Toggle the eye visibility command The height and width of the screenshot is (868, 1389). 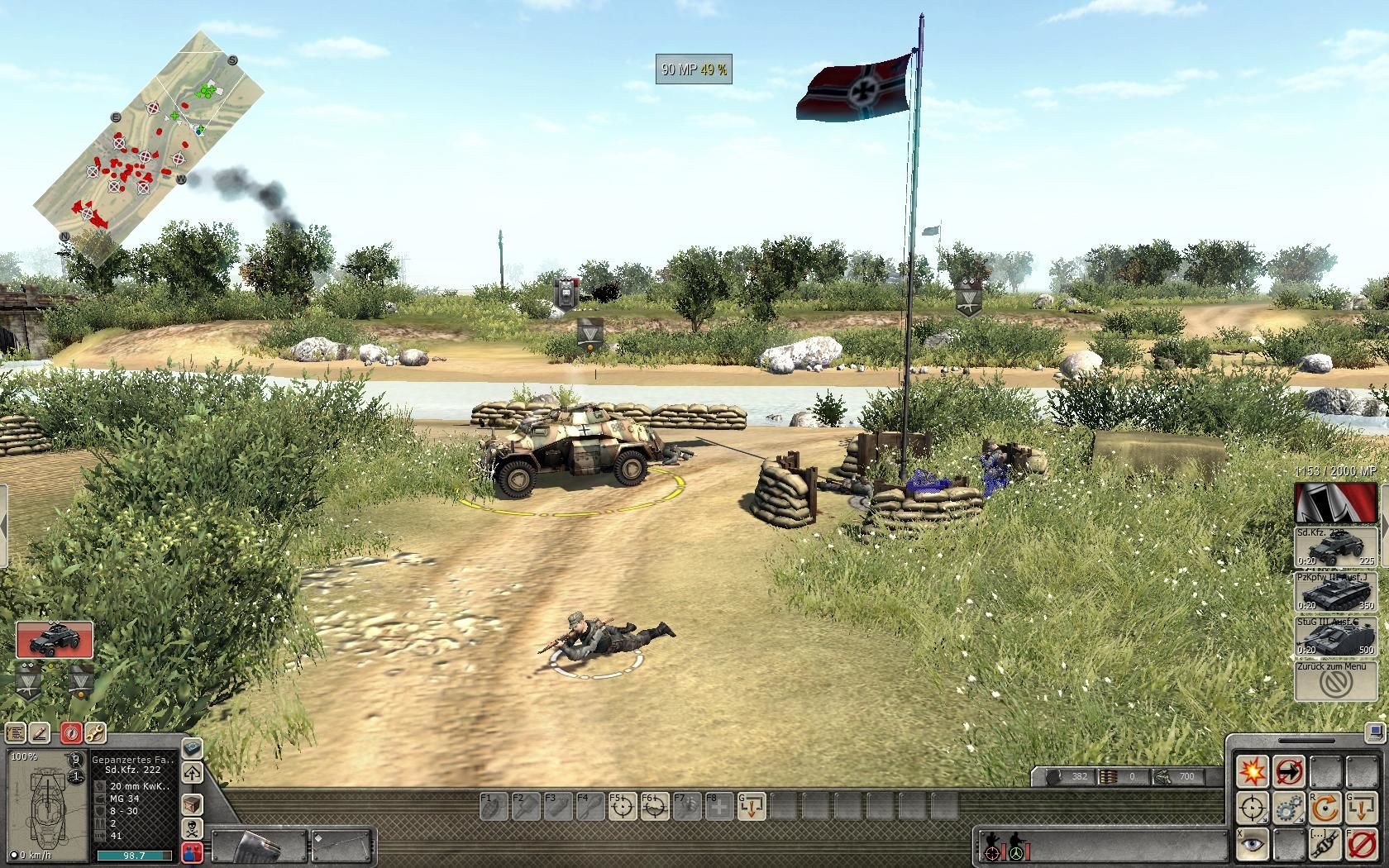point(1253,844)
